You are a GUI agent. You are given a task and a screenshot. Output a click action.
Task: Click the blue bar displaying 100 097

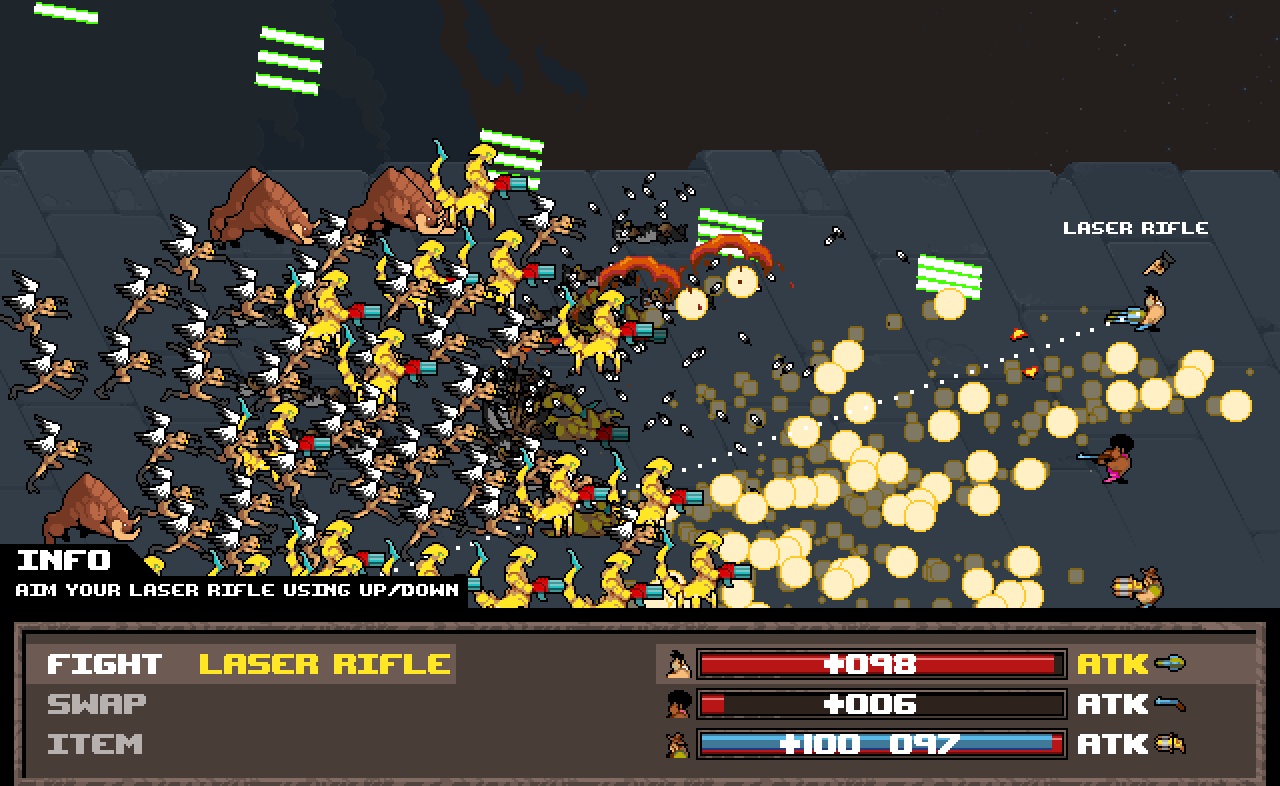pyautogui.click(x=880, y=743)
